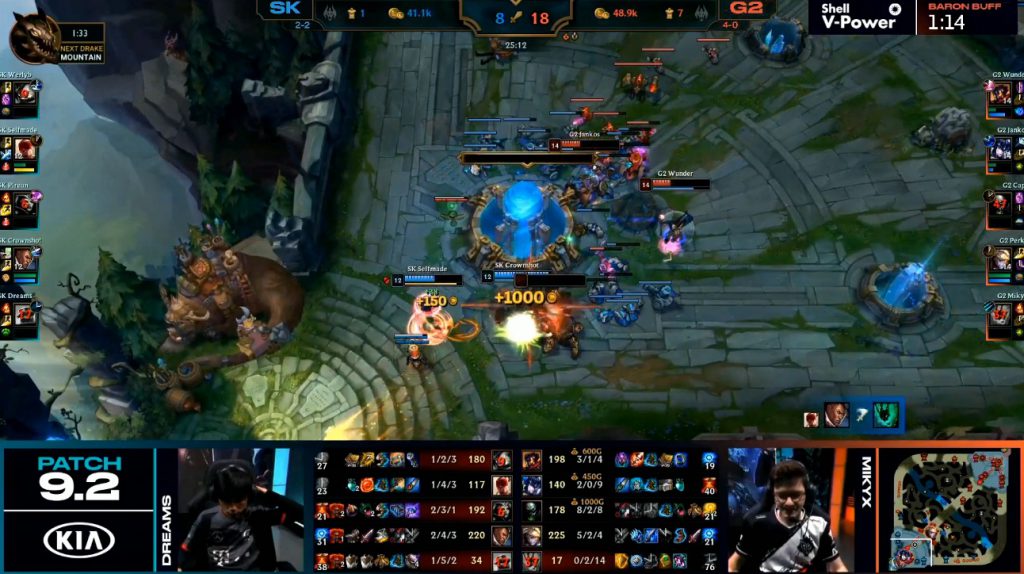This screenshot has width=1024, height=574.
Task: Click the next drake Mountain icon
Action: click(33, 38)
